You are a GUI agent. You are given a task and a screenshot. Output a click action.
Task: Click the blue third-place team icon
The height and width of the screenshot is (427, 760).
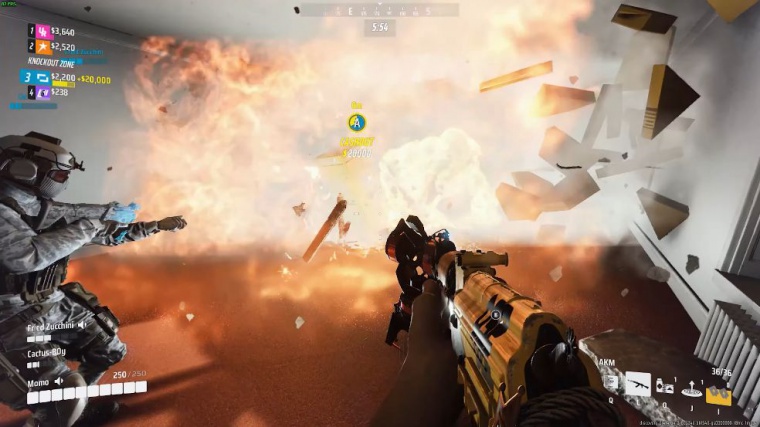click(x=41, y=77)
